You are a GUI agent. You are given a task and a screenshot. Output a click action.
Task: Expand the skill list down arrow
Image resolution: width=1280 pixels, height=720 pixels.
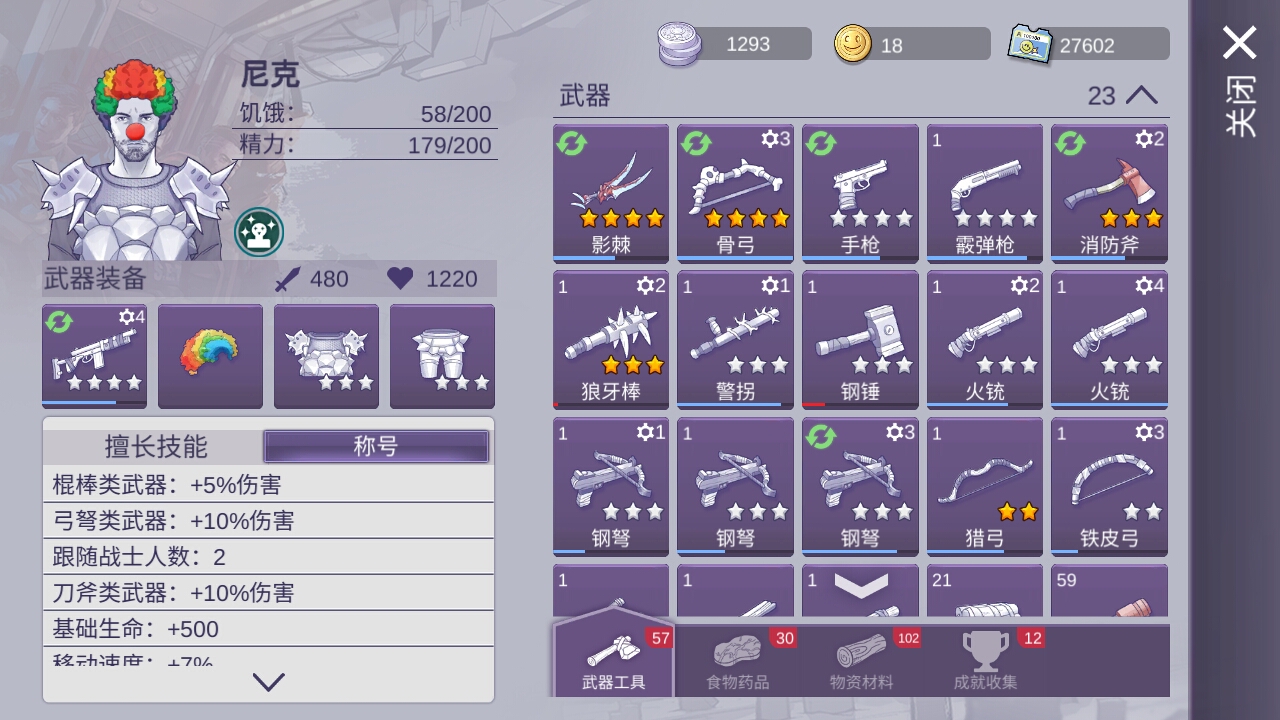tap(268, 682)
